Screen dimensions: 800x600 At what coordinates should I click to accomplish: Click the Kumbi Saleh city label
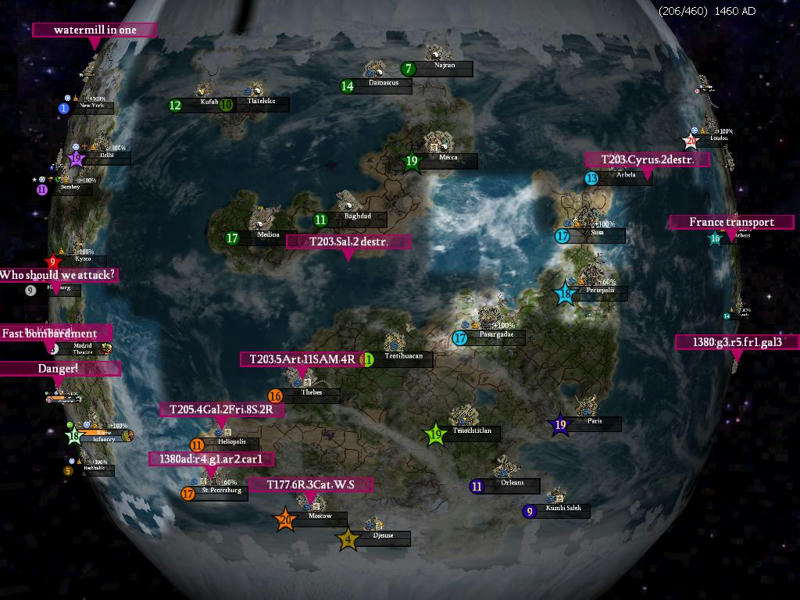pyautogui.click(x=564, y=511)
